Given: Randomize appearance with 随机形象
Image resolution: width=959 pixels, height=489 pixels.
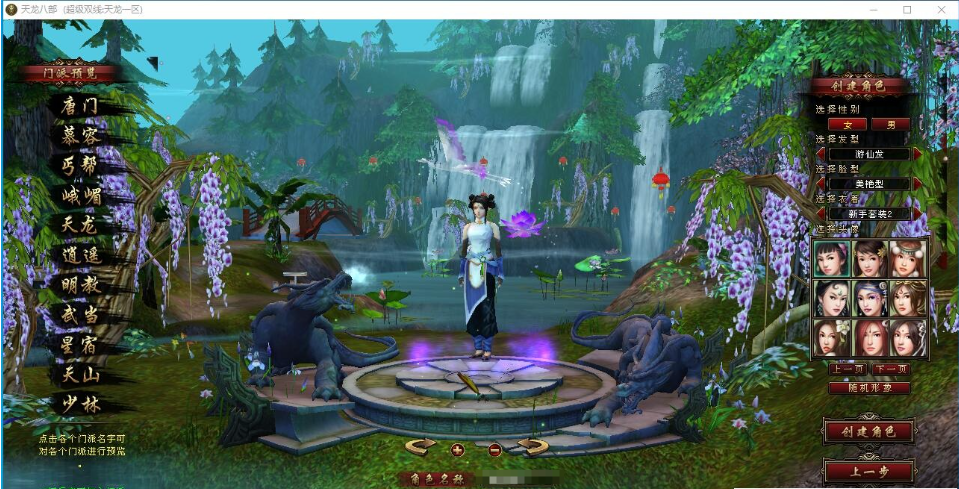Looking at the screenshot, I should coord(869,387).
